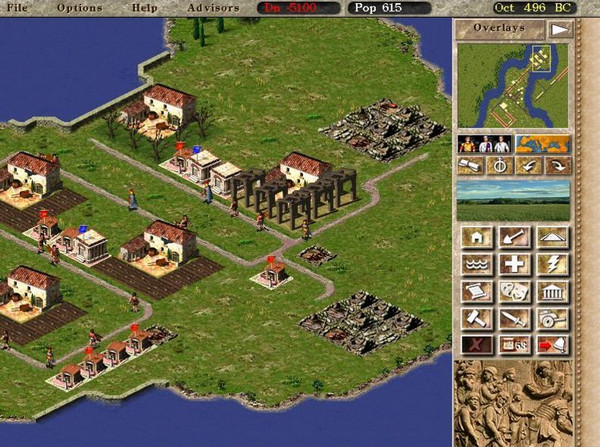This screenshot has width=600, height=447.
Task: Select the clear land shovel tool
Action: click(514, 237)
